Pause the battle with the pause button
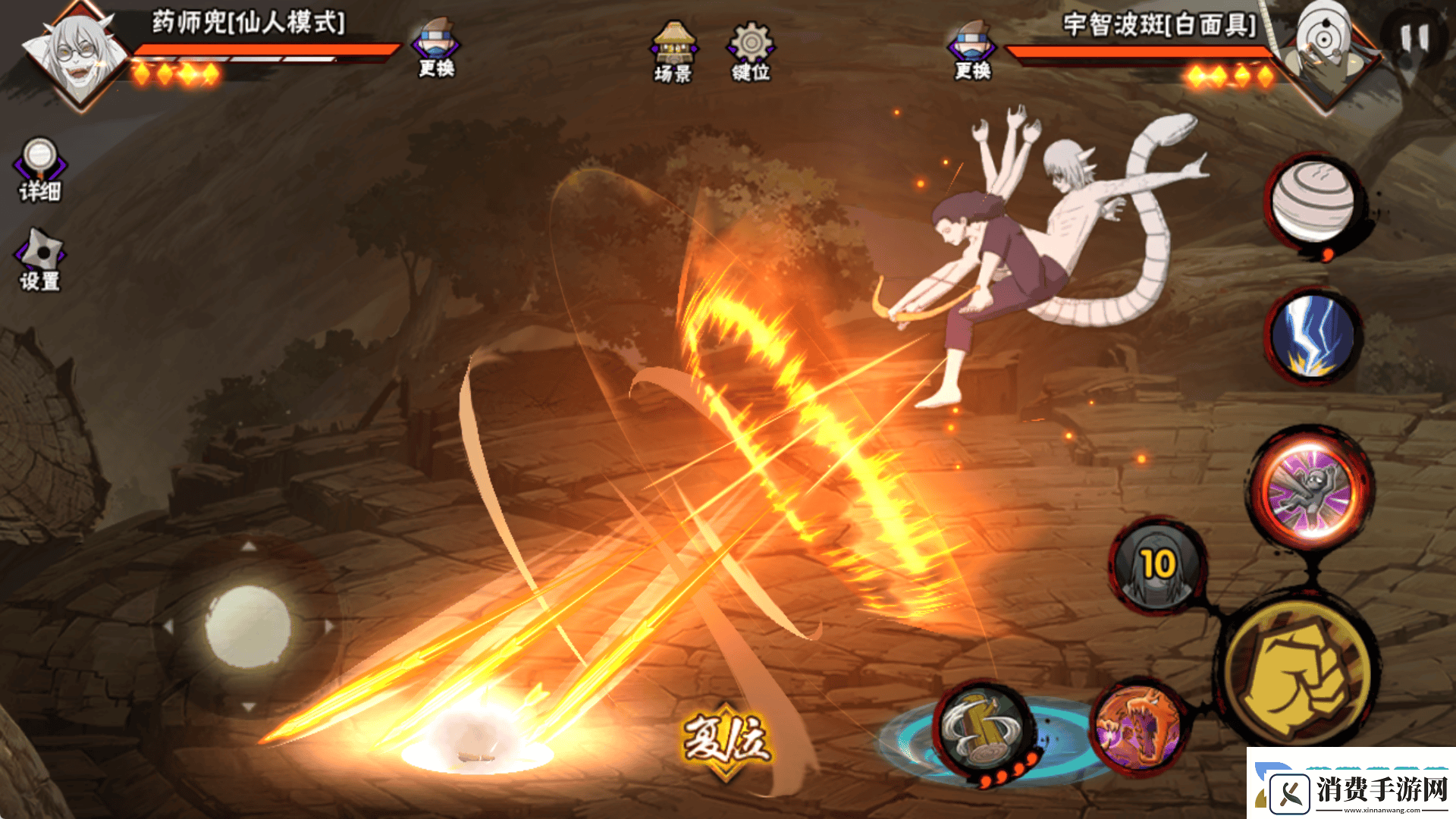The height and width of the screenshot is (819, 1456). tap(1414, 39)
